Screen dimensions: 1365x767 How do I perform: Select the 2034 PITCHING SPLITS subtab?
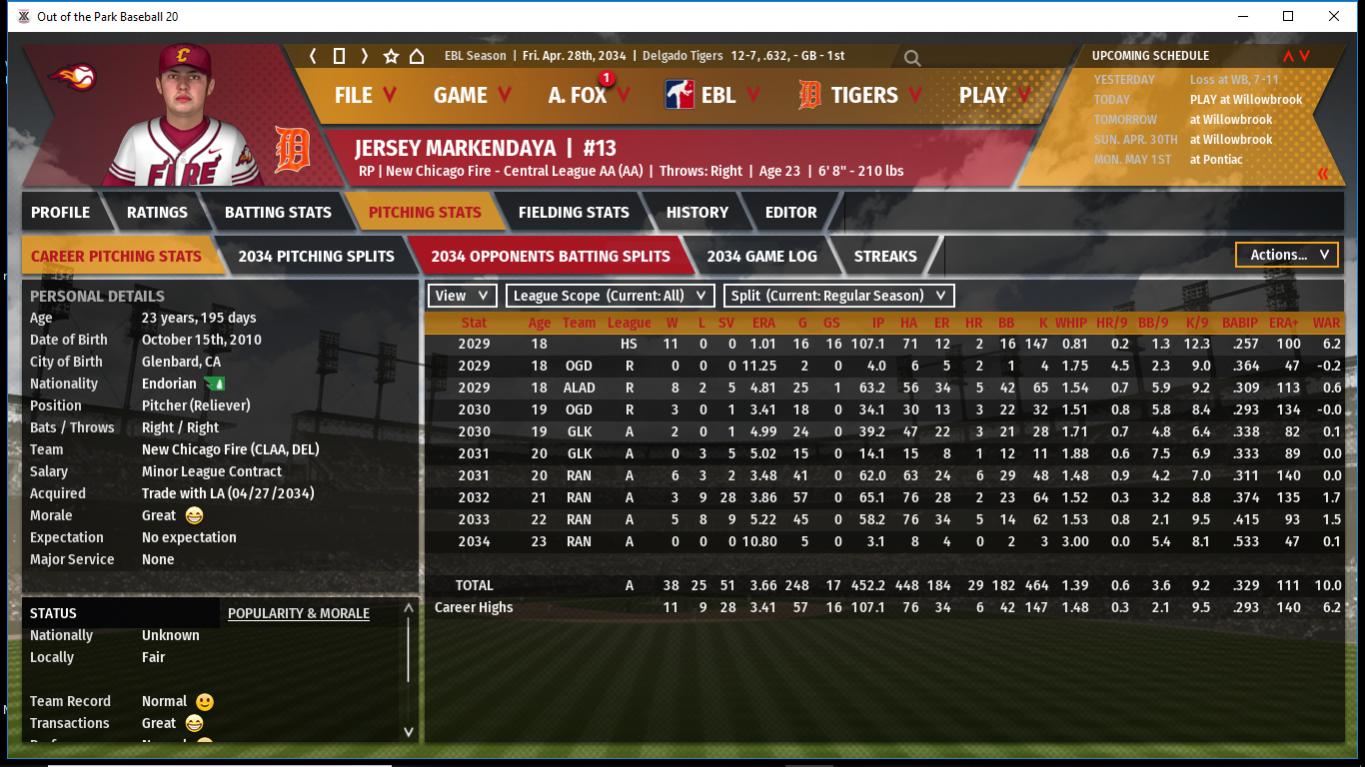click(x=316, y=256)
